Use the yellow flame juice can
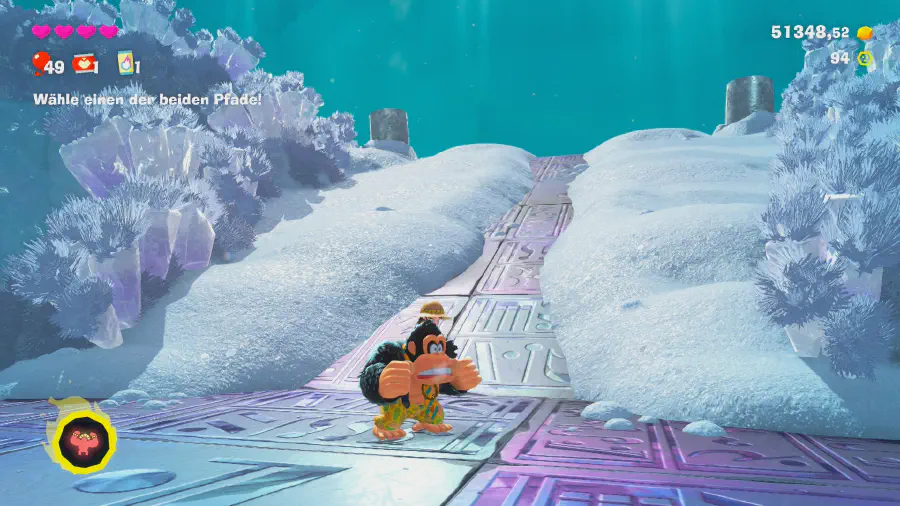Image resolution: width=900 pixels, height=506 pixels. (x=126, y=63)
